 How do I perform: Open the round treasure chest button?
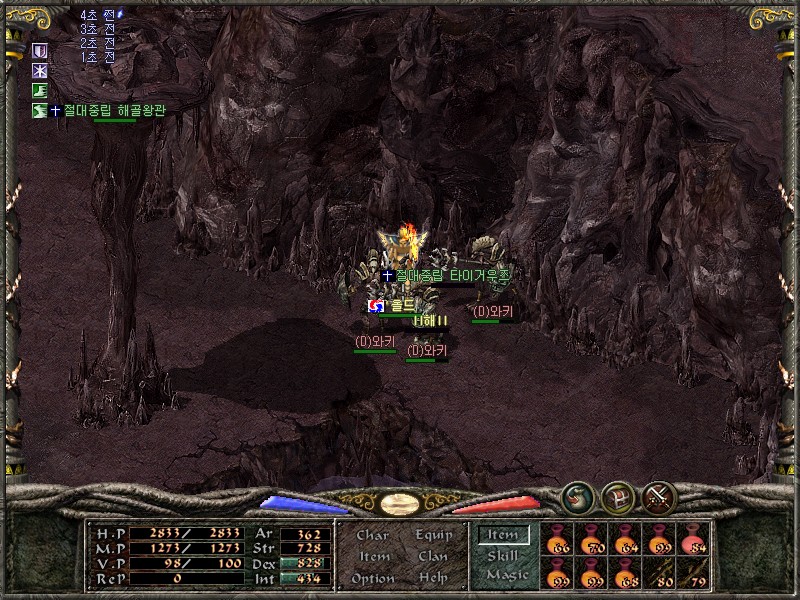tap(617, 496)
